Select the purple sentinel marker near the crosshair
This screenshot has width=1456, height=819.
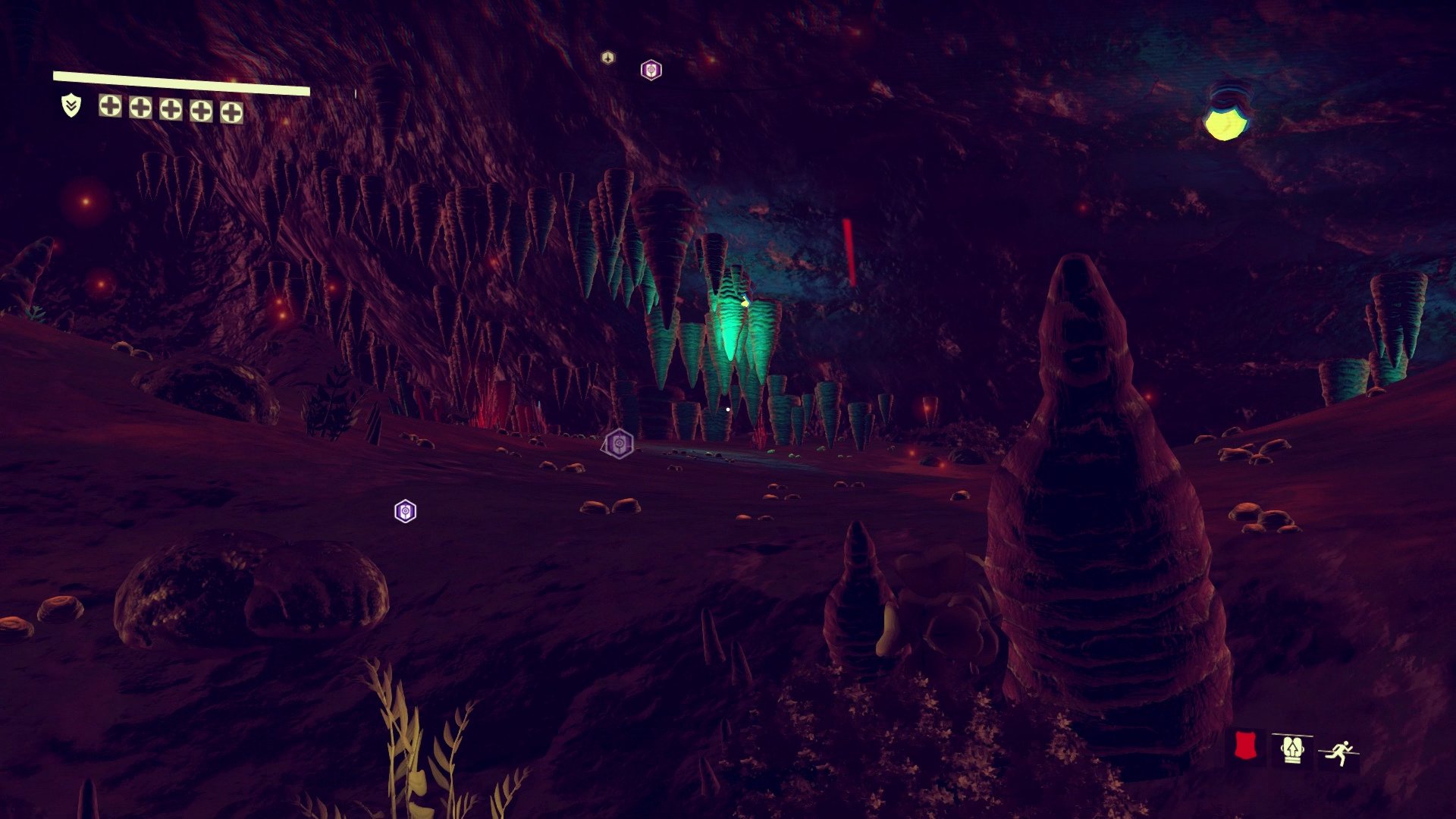619,444
